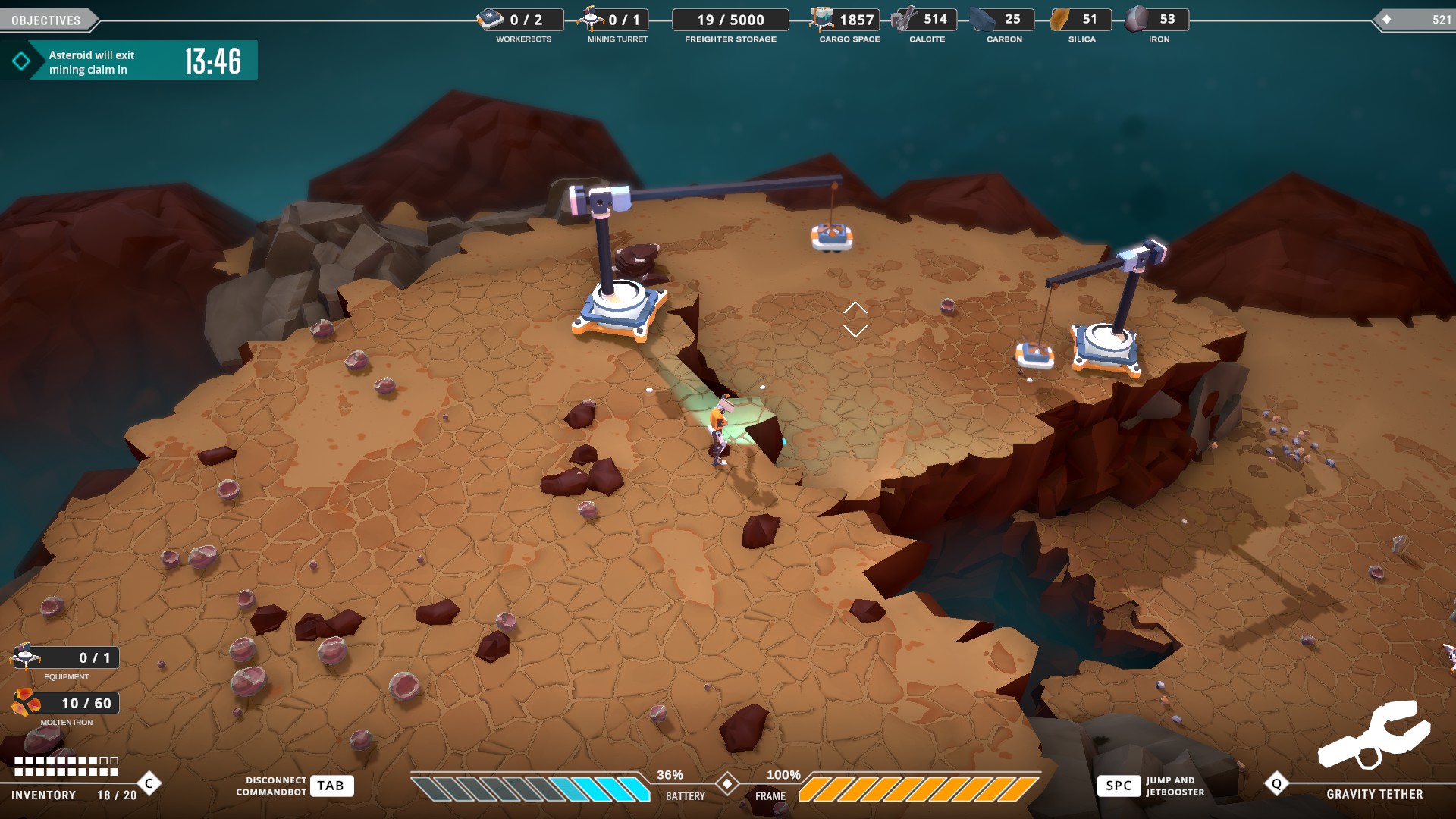Click the Cargo Space icon

point(821,19)
